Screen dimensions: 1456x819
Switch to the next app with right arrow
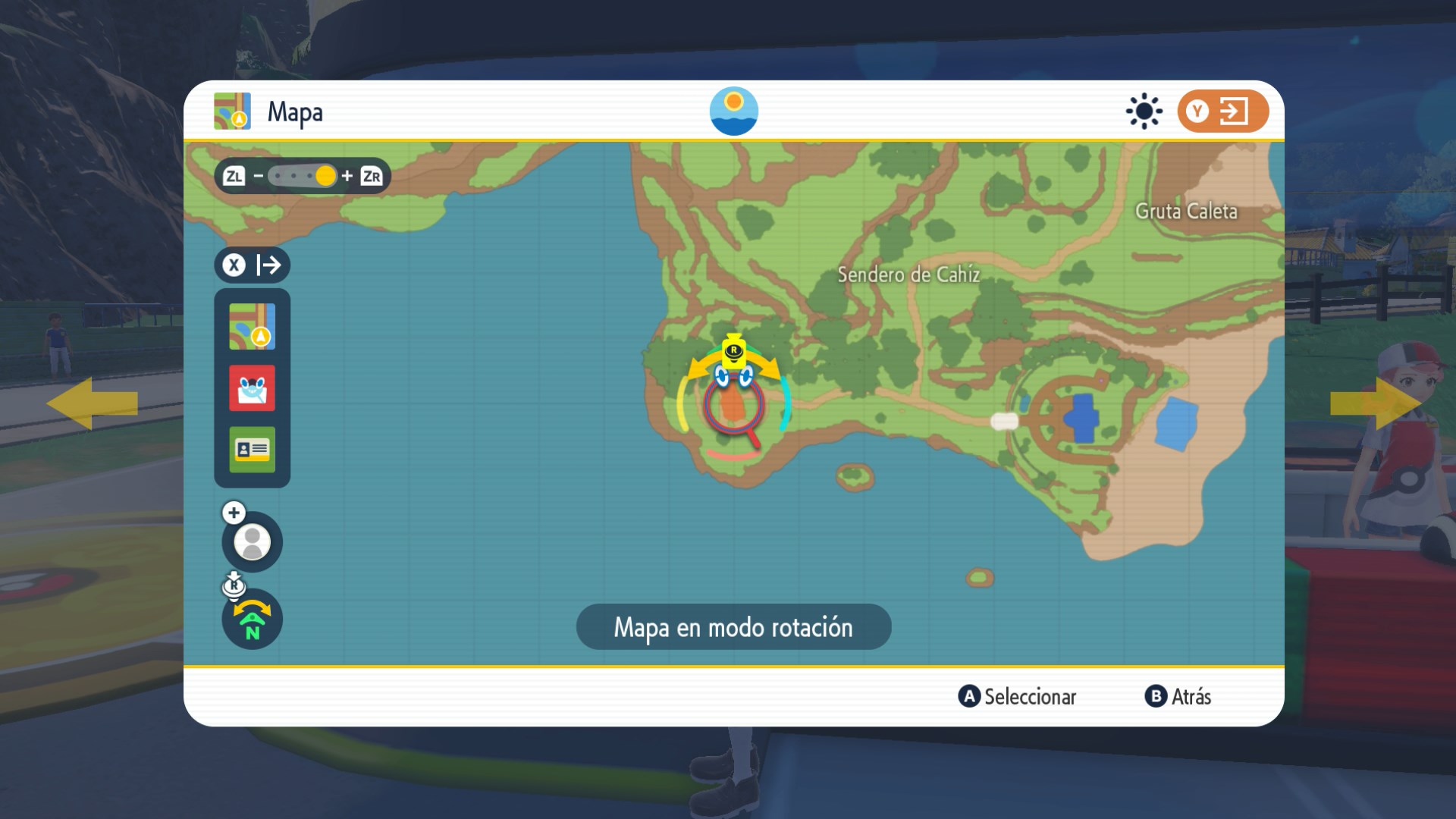tap(1376, 403)
